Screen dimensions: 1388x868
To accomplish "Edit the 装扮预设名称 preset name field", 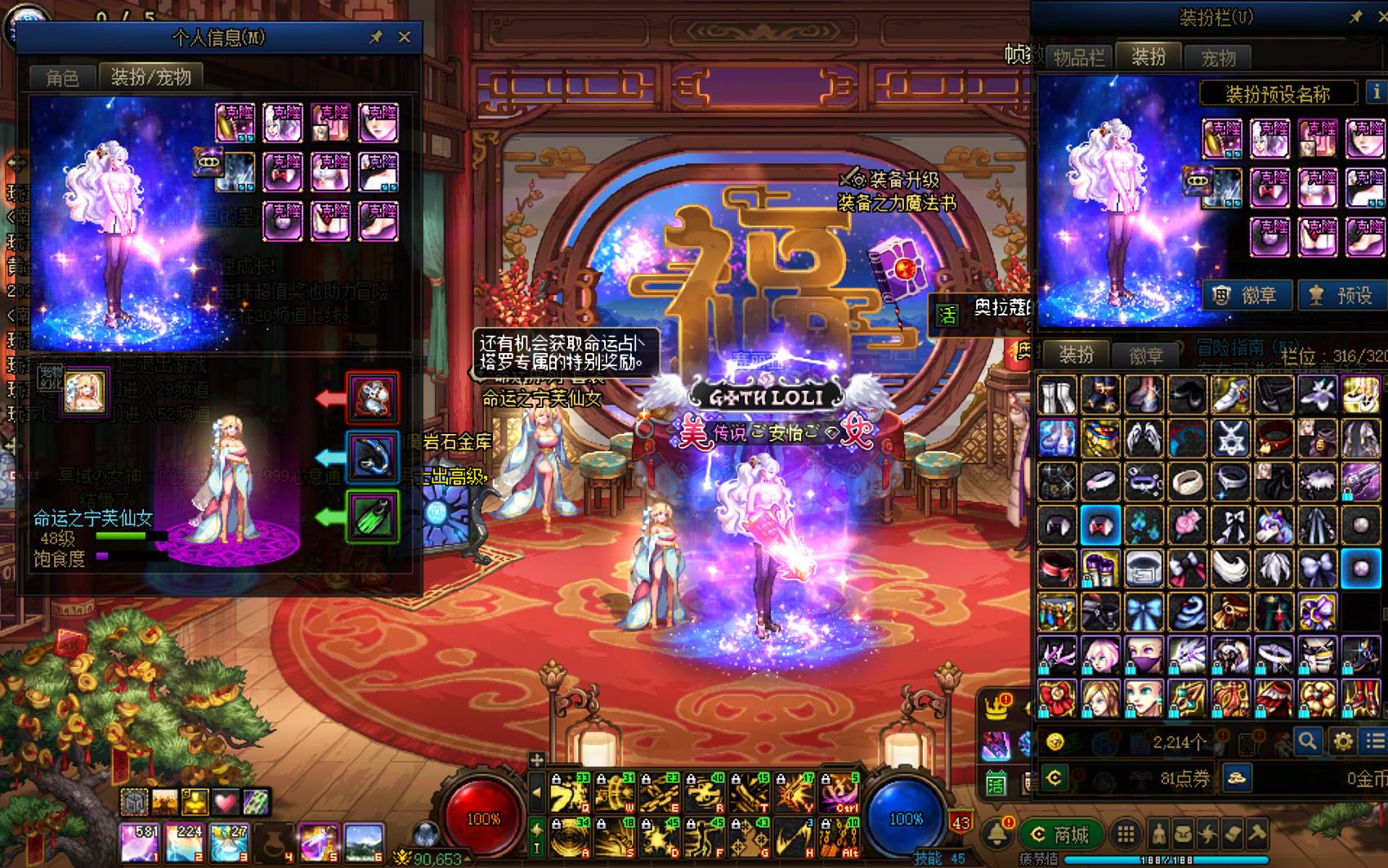I will [x=1278, y=94].
